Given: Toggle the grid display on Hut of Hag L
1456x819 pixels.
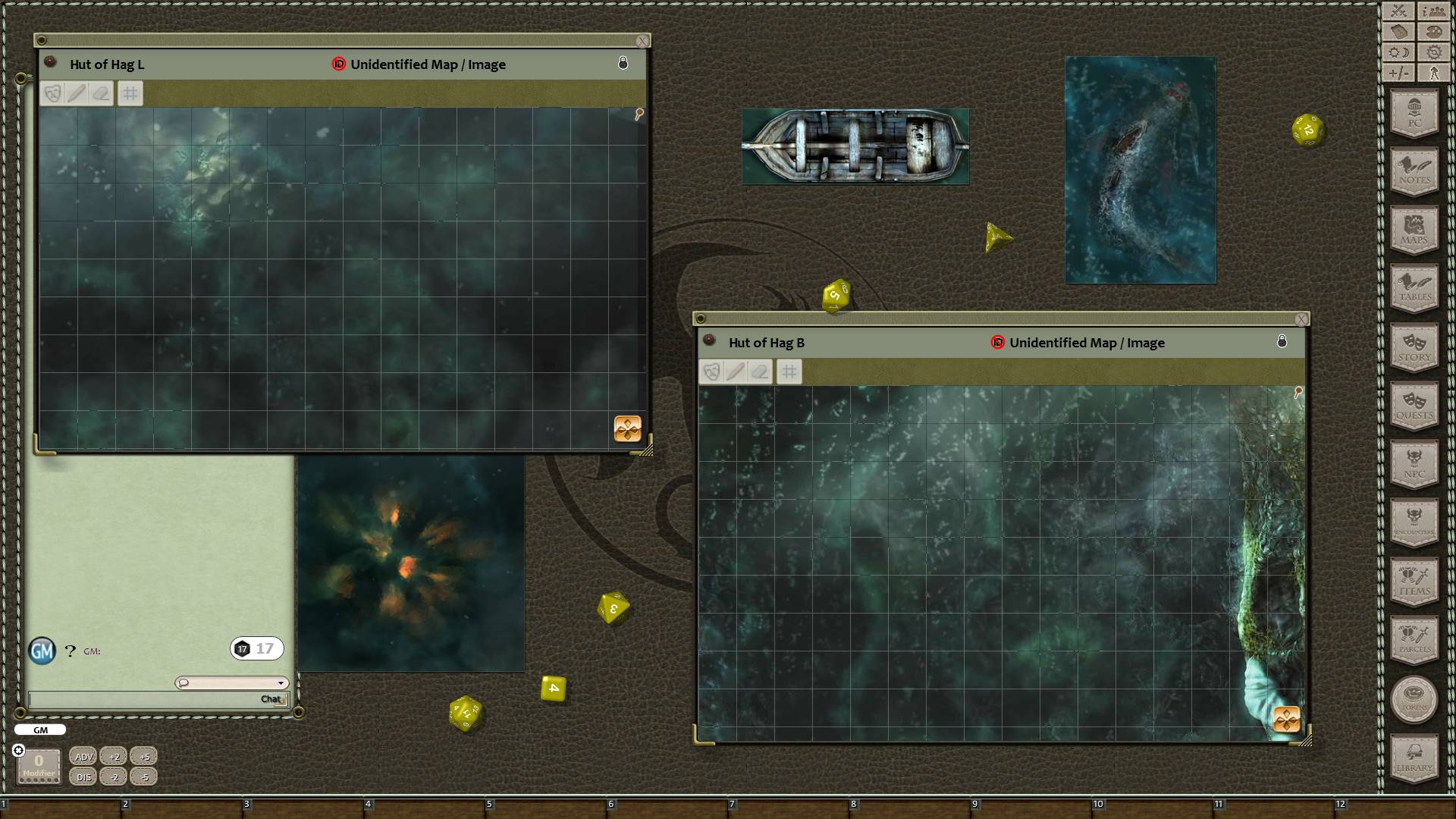Looking at the screenshot, I should 130,93.
